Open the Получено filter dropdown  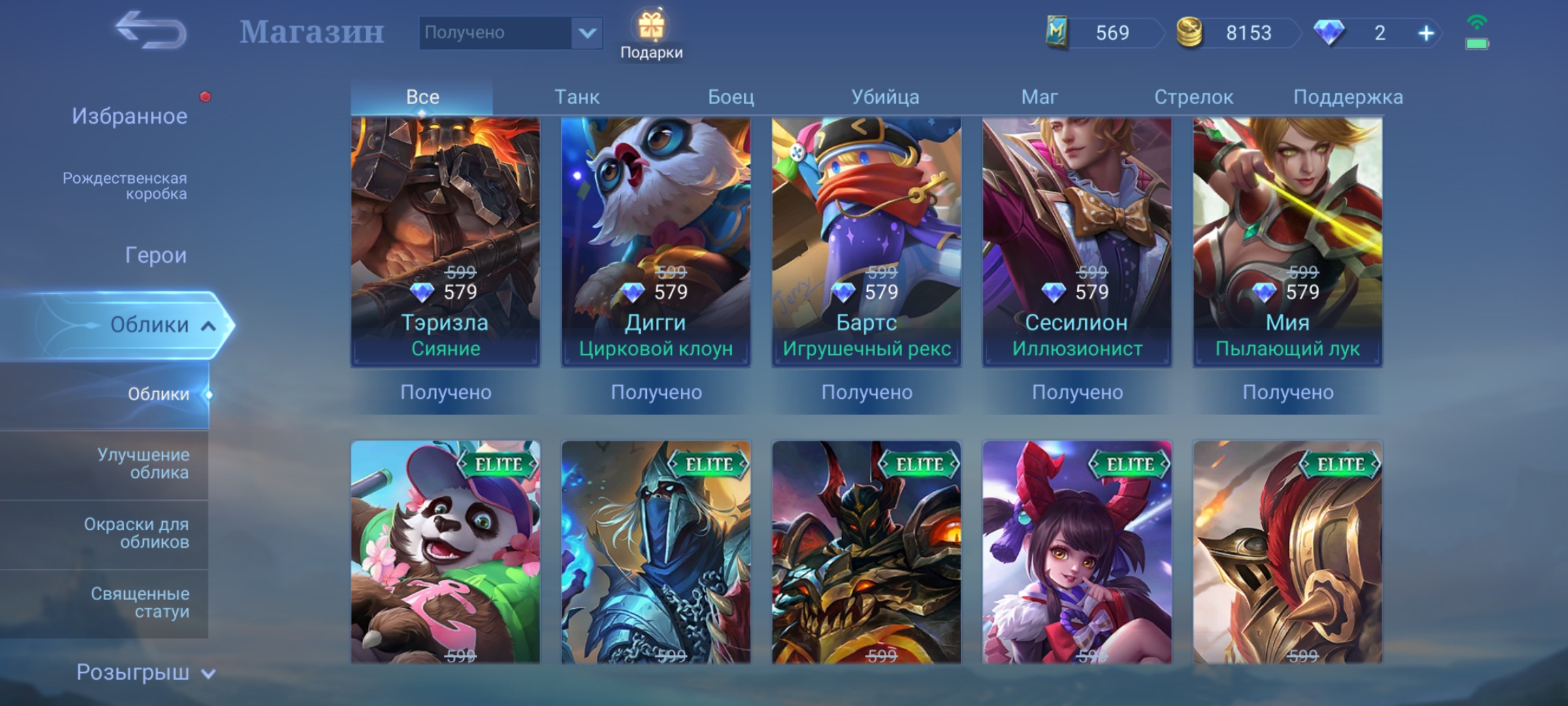tap(510, 33)
